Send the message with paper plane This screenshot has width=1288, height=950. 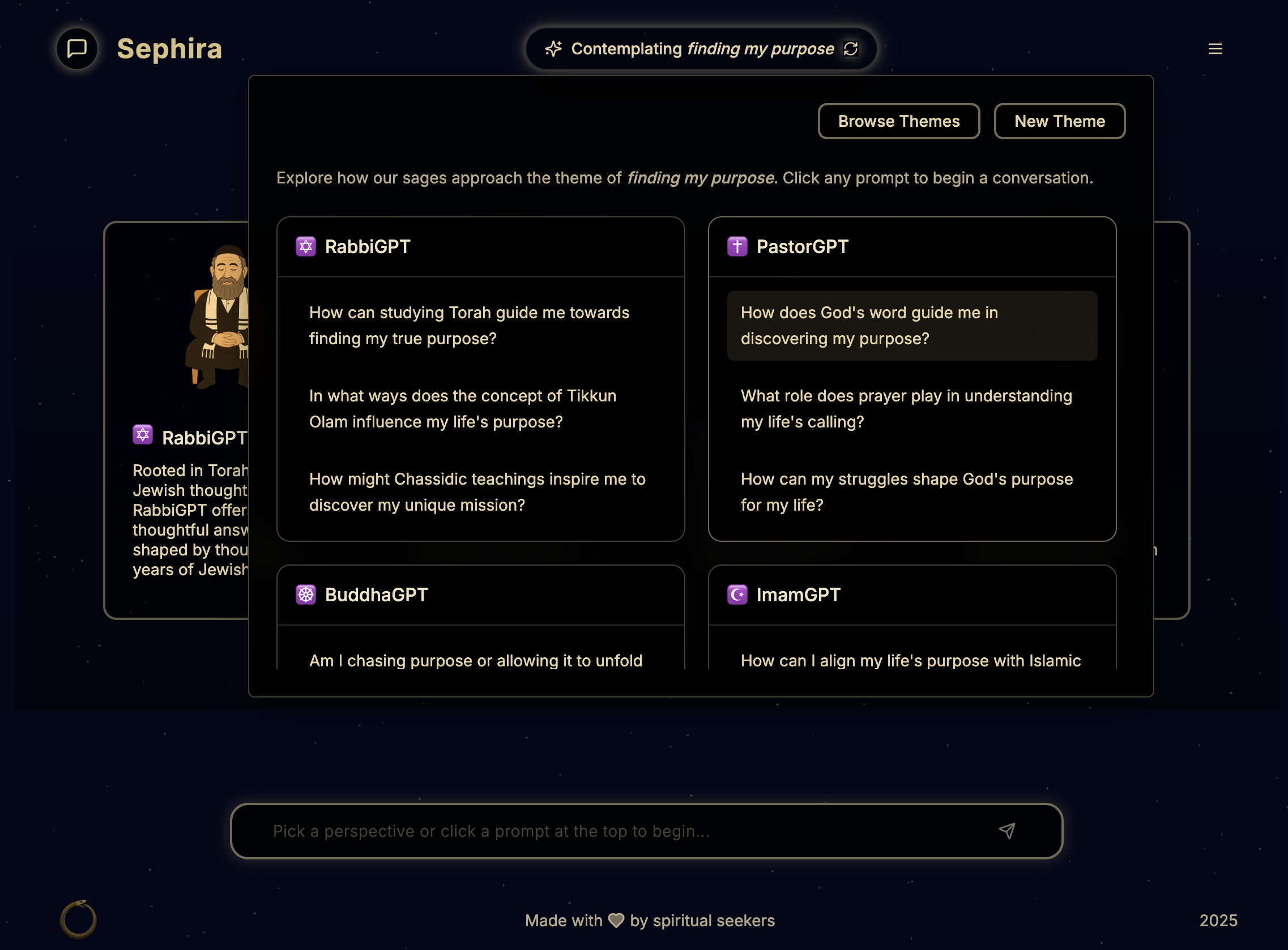click(1006, 831)
